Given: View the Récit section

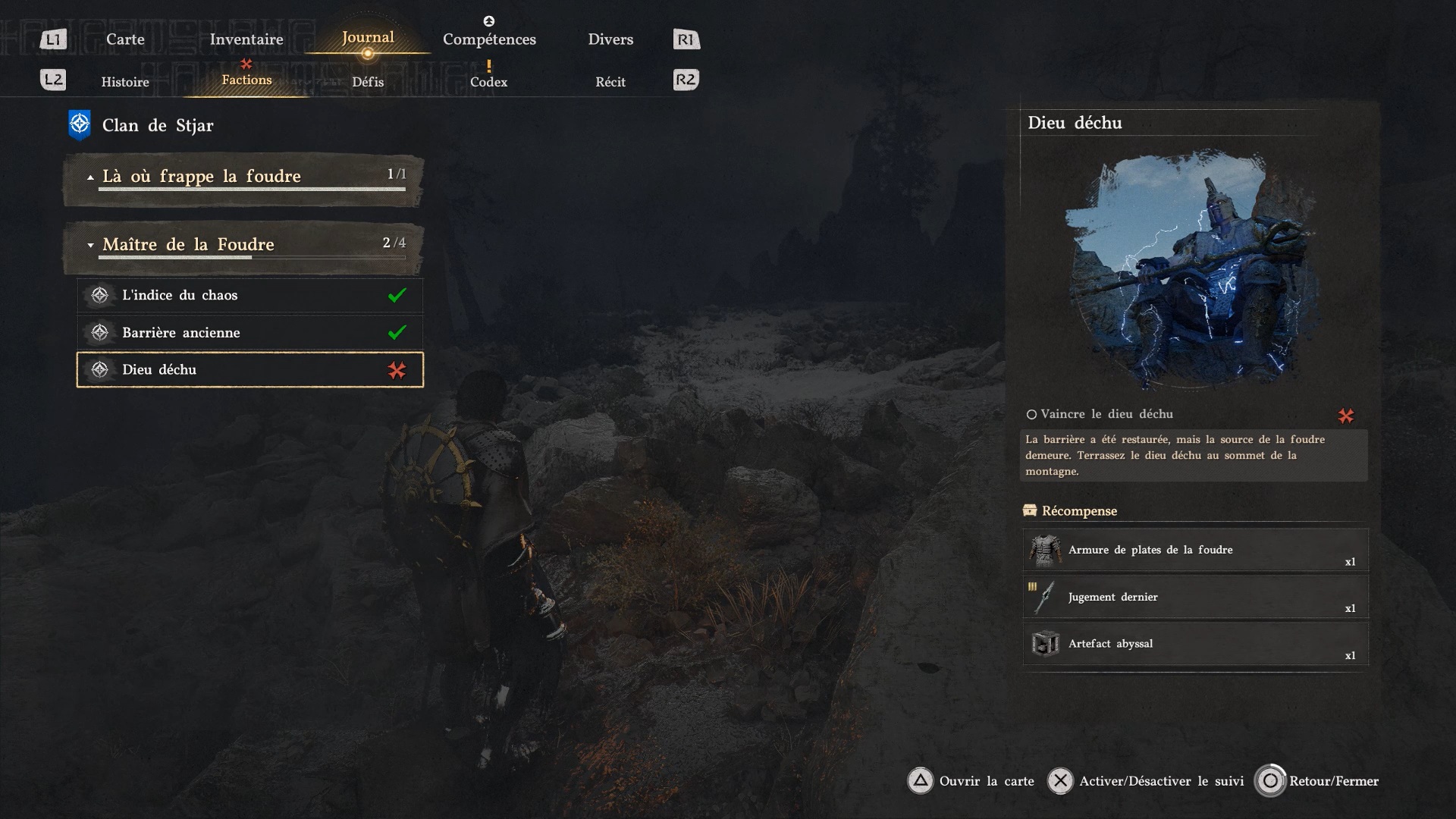Looking at the screenshot, I should click(610, 82).
